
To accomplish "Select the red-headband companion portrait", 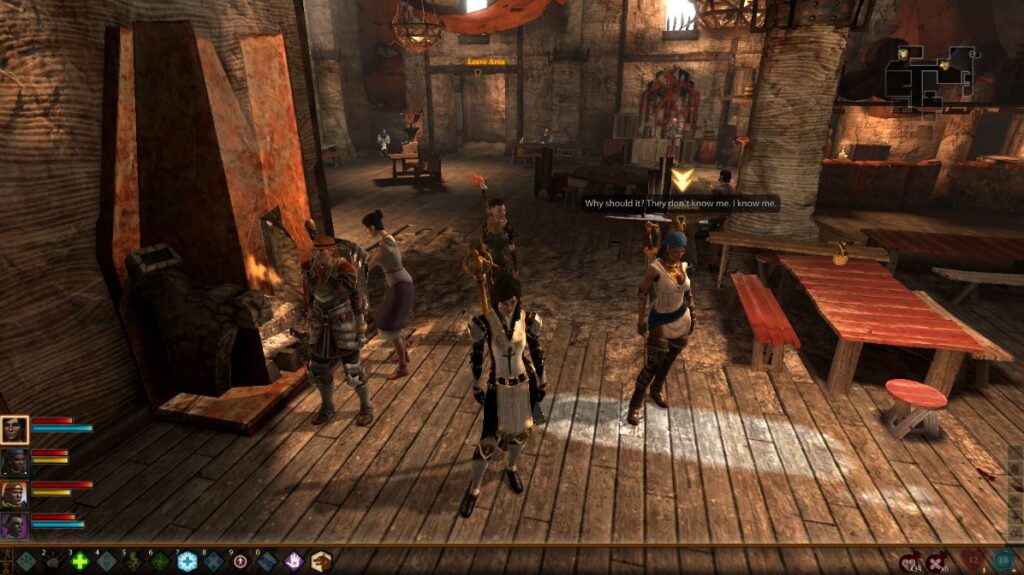I will [x=15, y=493].
